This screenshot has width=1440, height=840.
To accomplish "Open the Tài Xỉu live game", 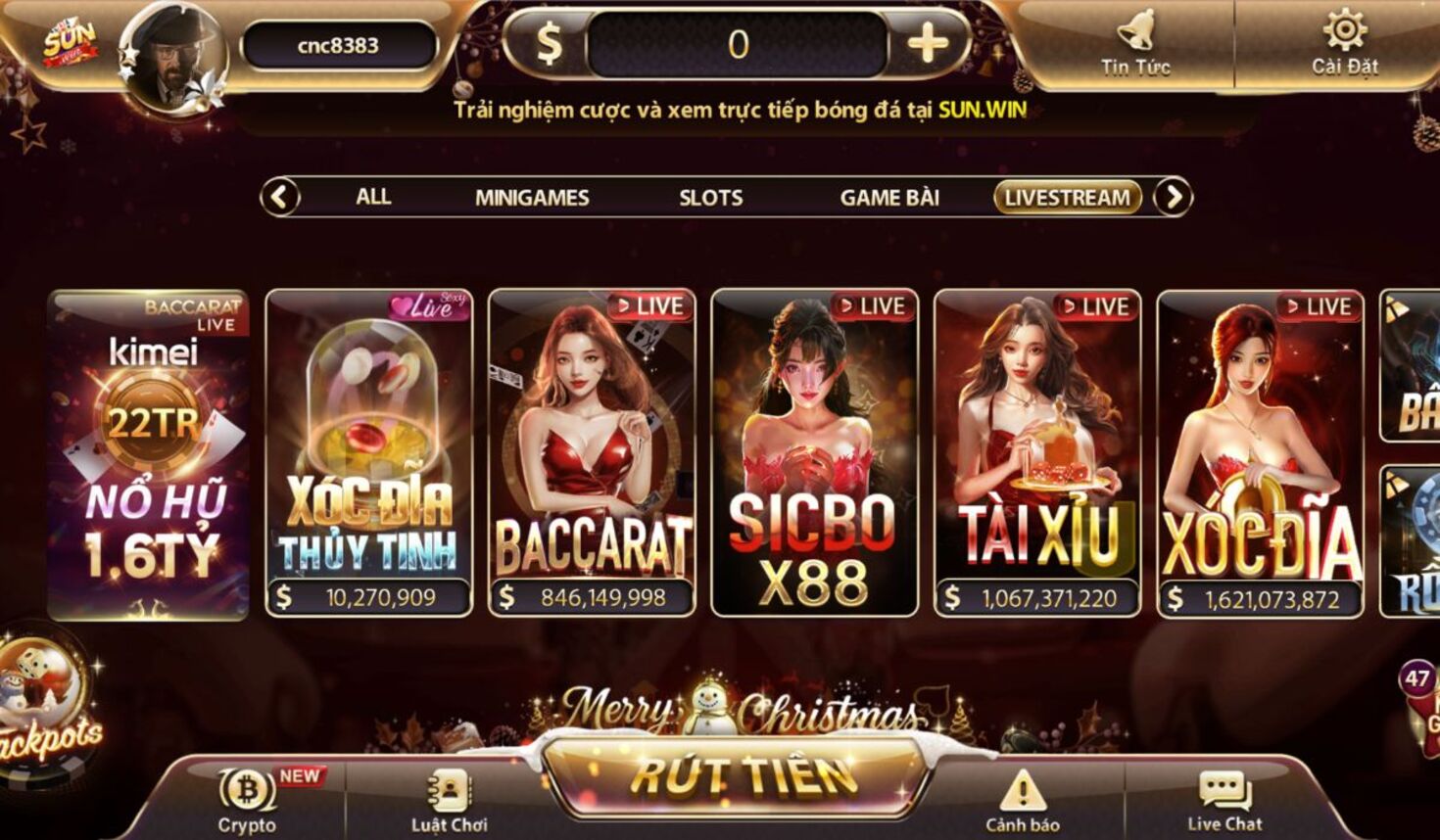I will [1037, 452].
